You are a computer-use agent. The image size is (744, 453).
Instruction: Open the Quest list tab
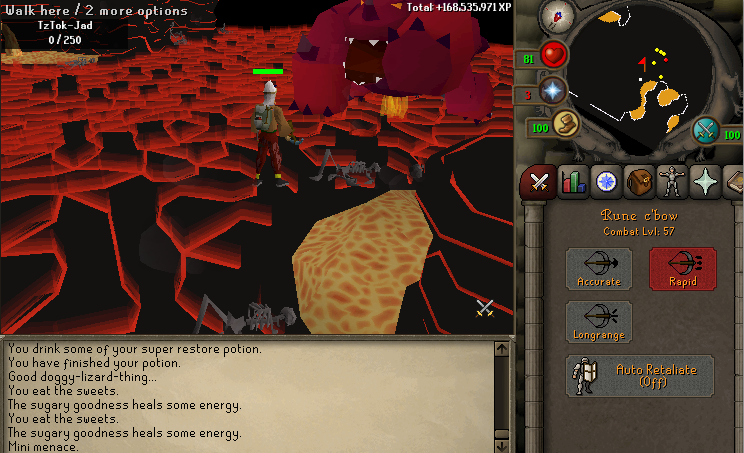[606, 182]
